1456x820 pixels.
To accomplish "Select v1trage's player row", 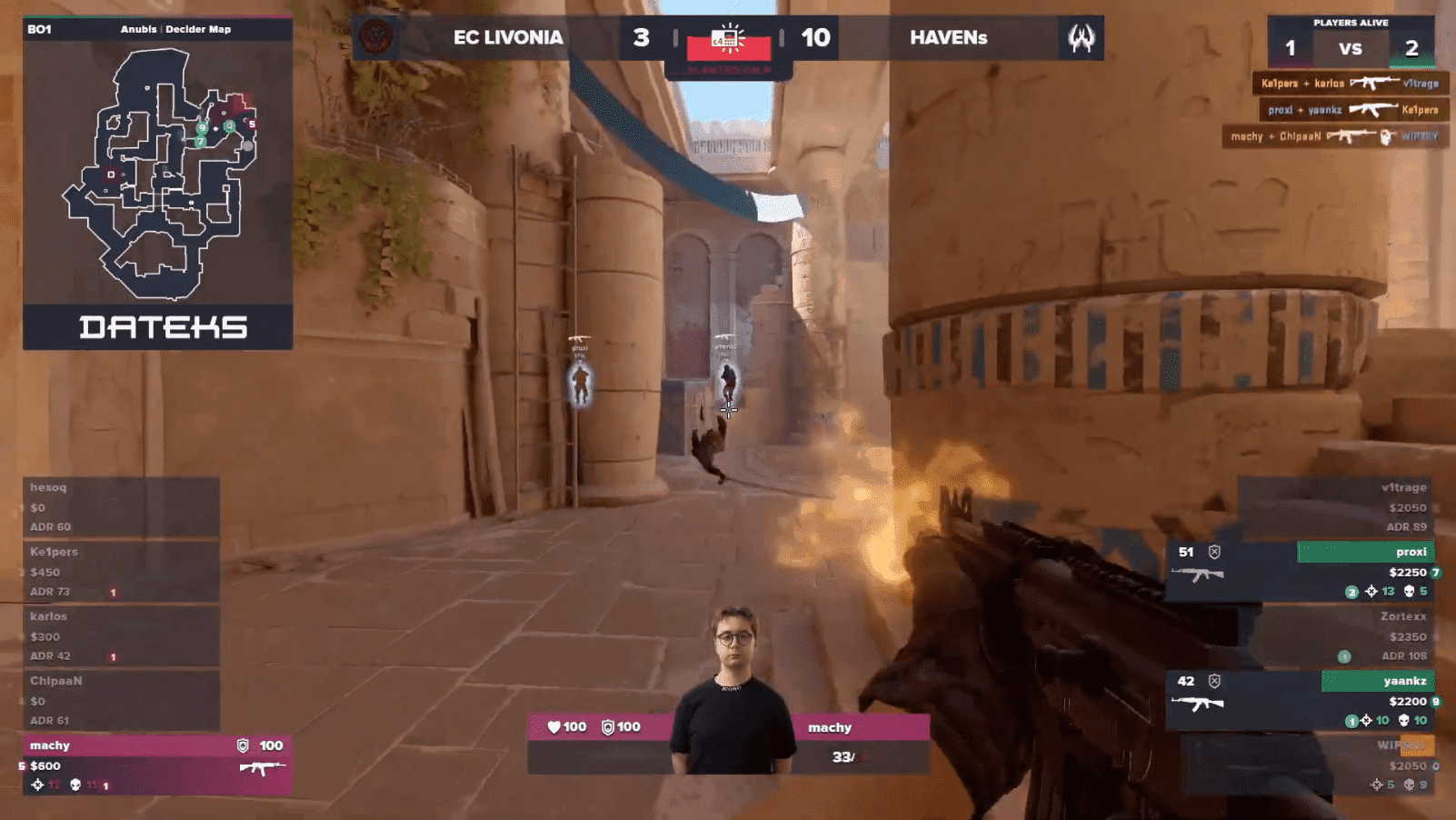I will 1336,506.
